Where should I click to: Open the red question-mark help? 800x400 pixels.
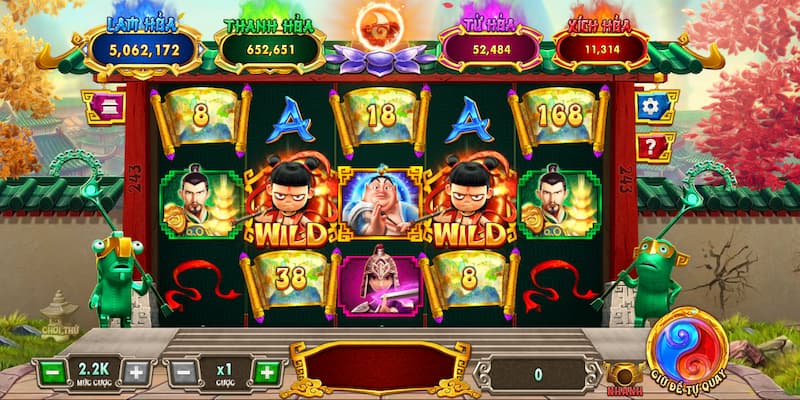point(655,146)
